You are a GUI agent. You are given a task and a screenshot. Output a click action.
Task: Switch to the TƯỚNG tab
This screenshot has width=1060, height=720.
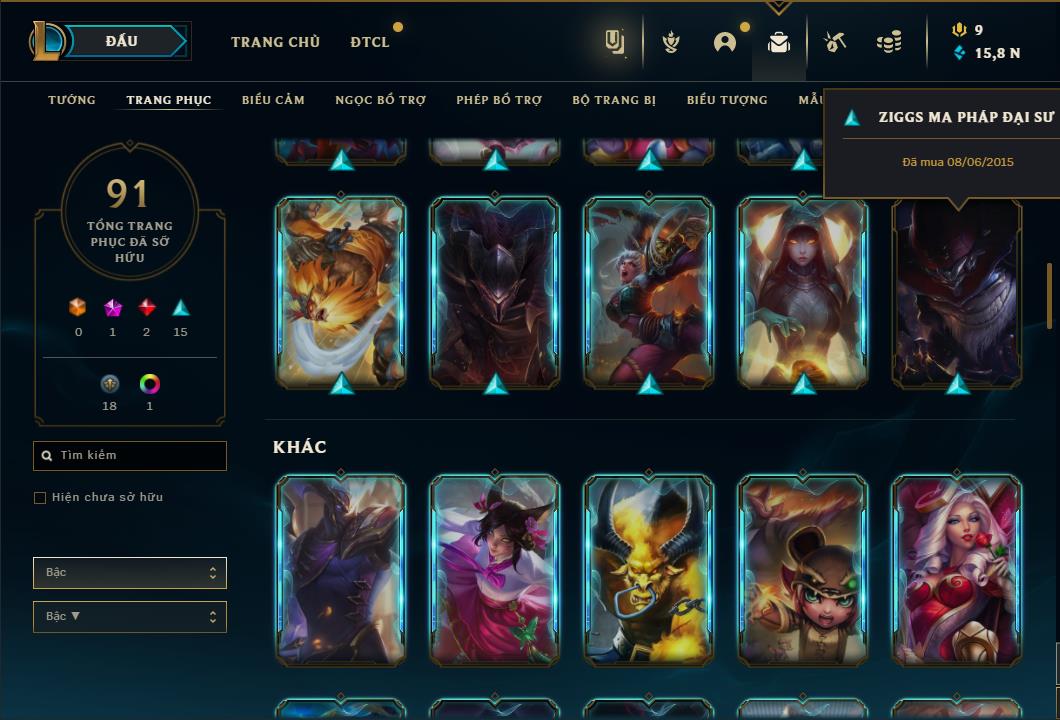pyautogui.click(x=72, y=100)
